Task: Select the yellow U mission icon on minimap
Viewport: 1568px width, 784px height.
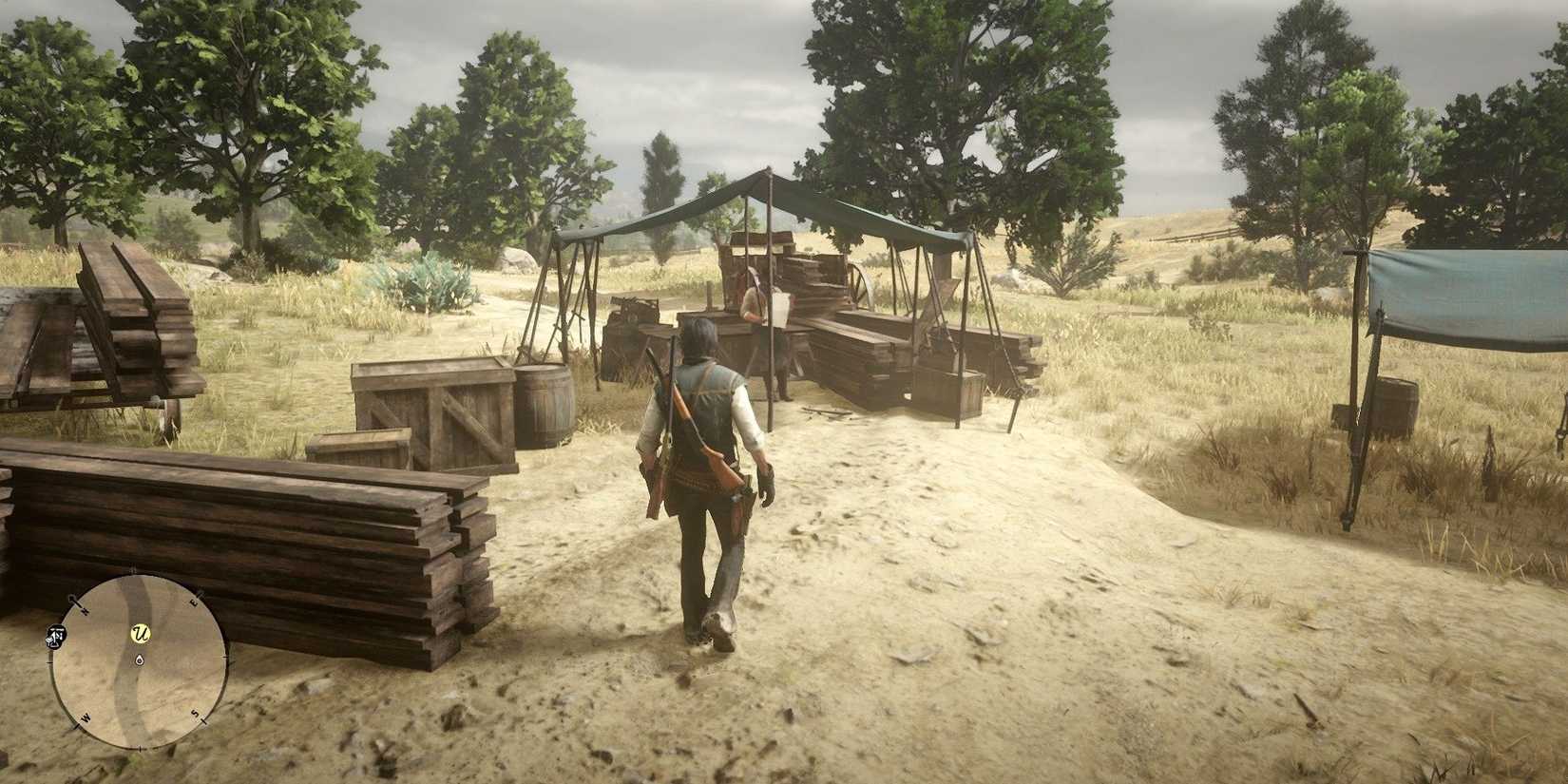Action: 140,632
